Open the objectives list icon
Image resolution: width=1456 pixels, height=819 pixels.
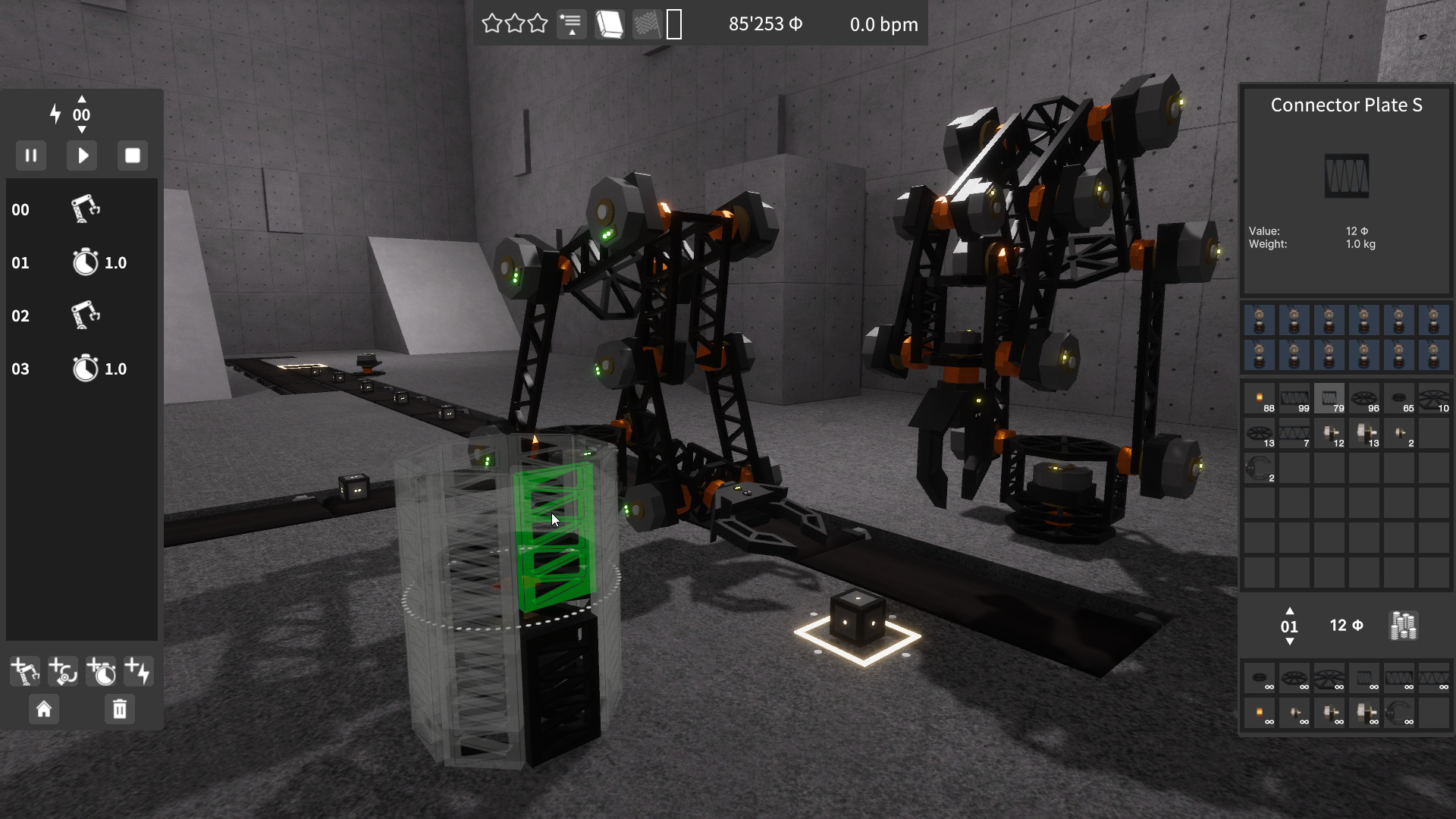572,24
